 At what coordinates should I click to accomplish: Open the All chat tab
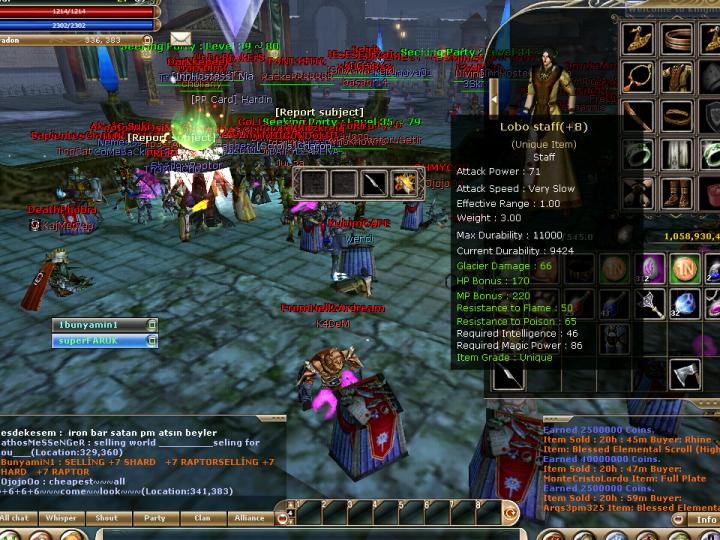16,518
